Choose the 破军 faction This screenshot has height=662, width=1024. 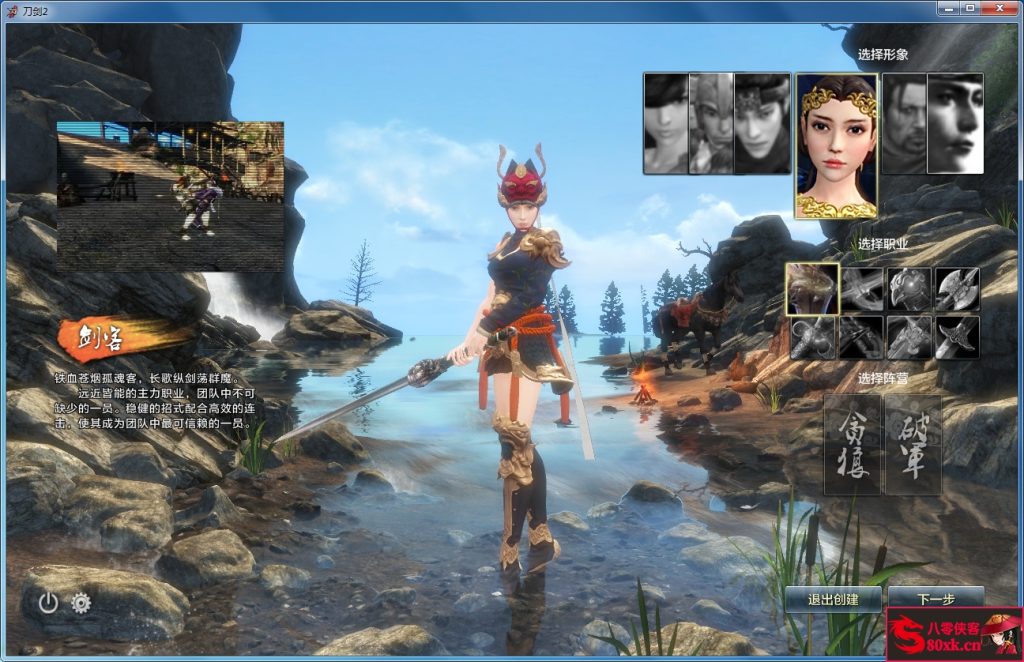coord(913,445)
